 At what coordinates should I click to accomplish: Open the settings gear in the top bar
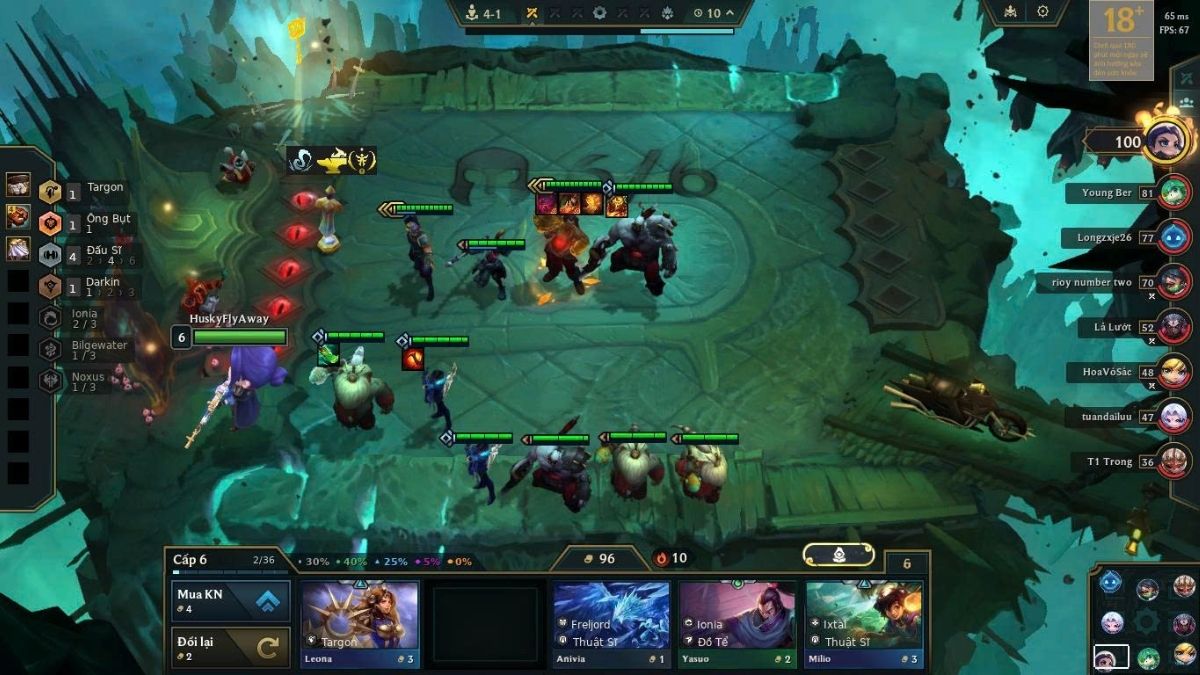pos(1043,12)
